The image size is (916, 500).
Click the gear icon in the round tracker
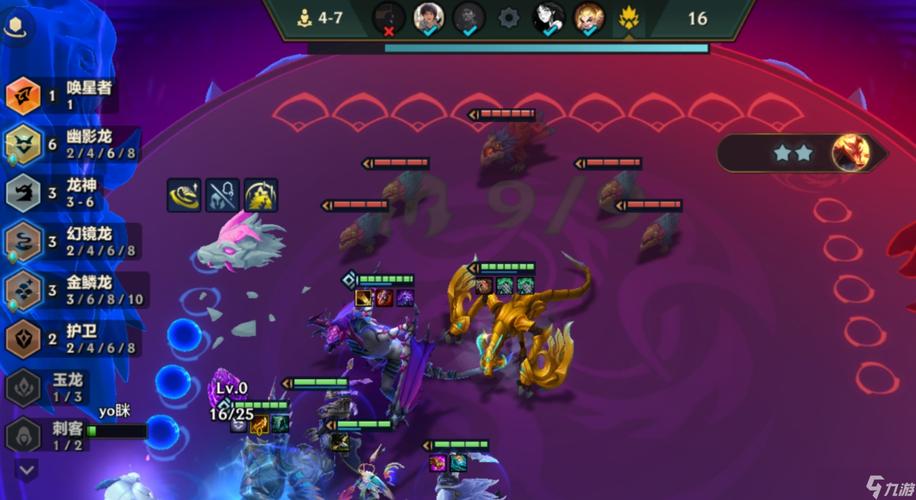pyautogui.click(x=509, y=18)
